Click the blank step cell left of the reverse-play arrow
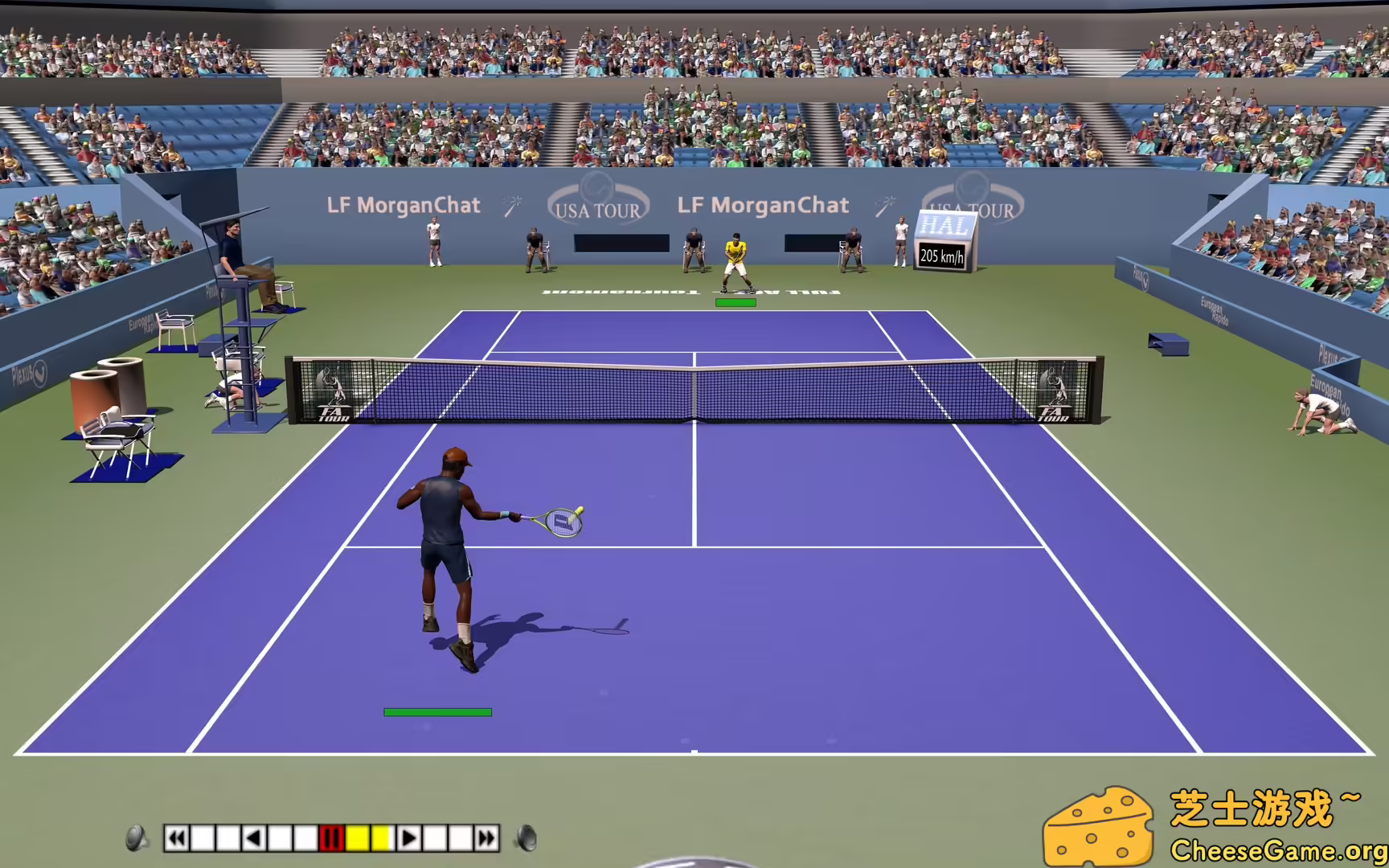Viewport: 1389px width, 868px height. [x=230, y=840]
